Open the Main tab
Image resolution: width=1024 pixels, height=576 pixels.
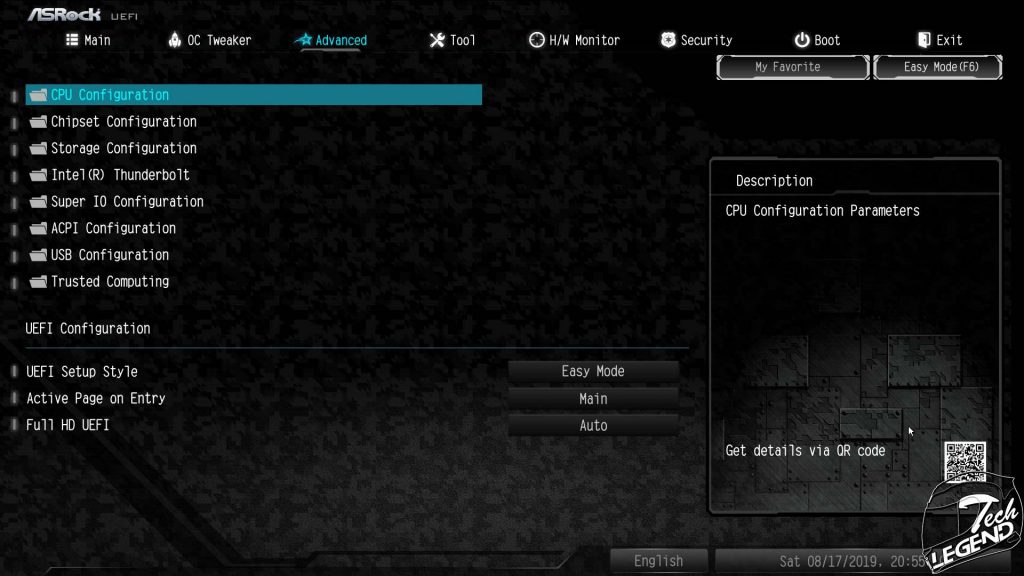88,40
